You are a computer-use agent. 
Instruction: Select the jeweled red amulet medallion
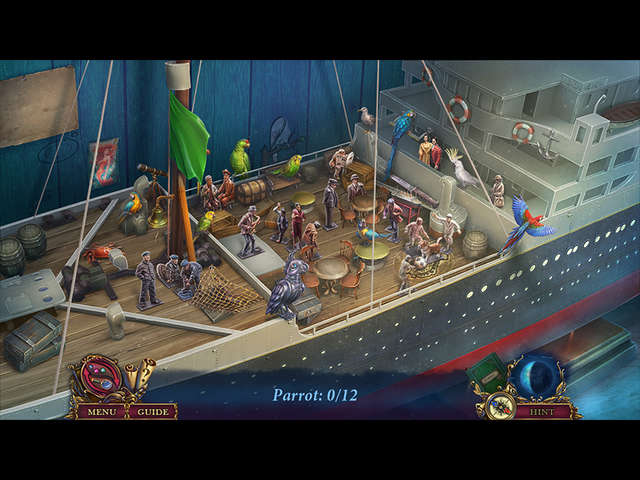pos(98,379)
